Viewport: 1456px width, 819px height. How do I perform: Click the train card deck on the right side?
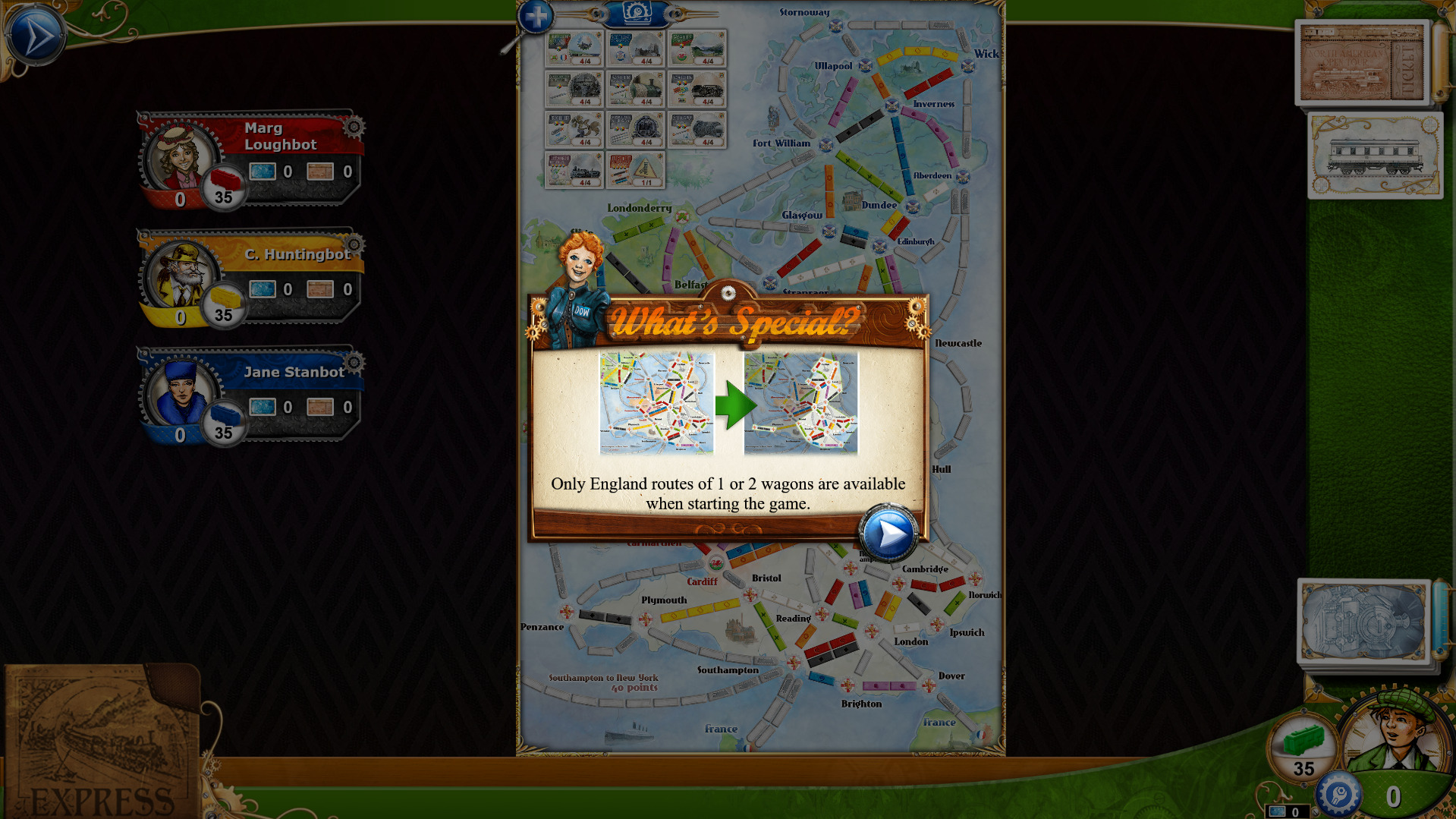[1374, 156]
